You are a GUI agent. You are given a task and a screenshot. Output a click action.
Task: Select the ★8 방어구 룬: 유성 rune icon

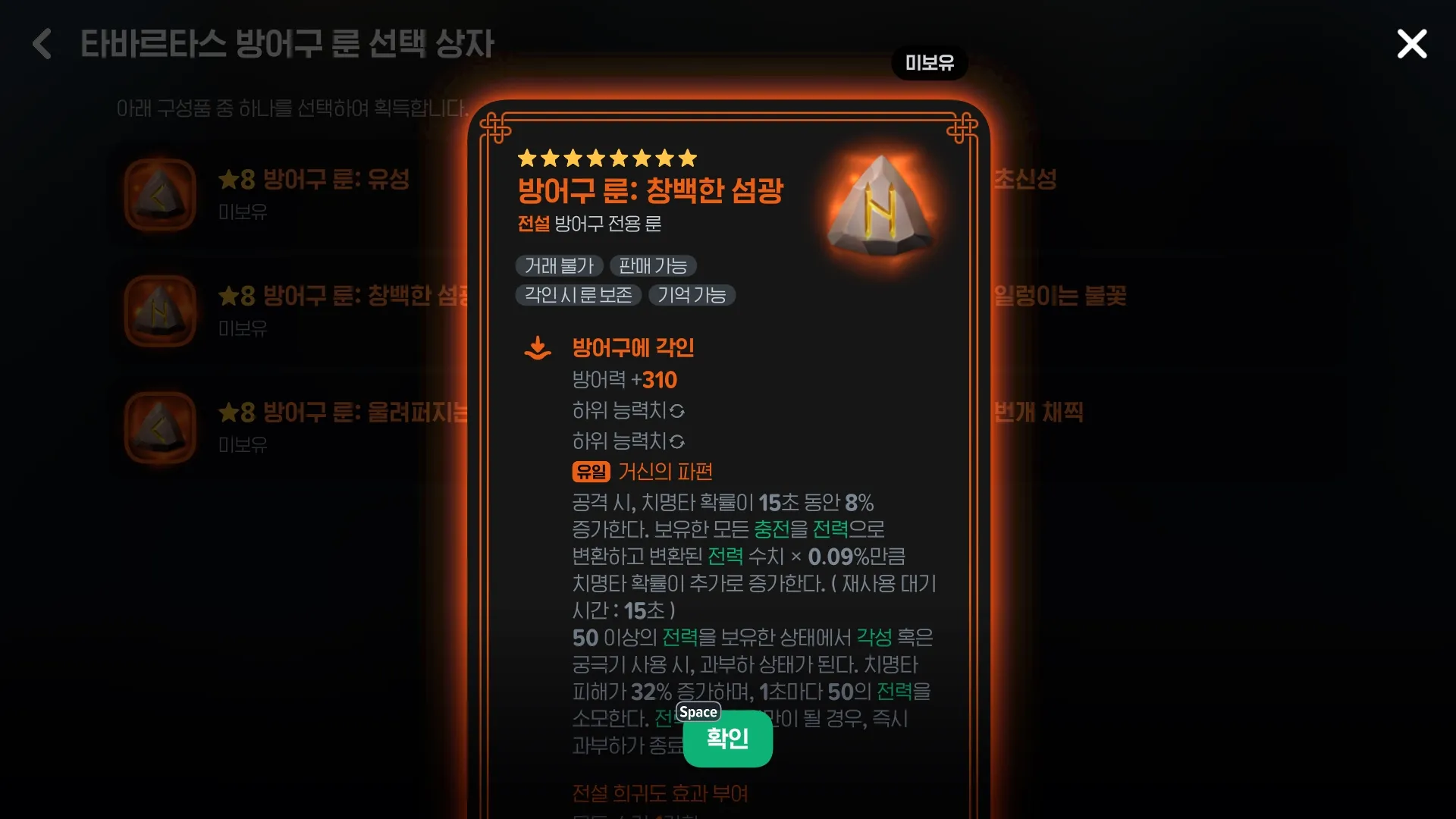(x=160, y=194)
